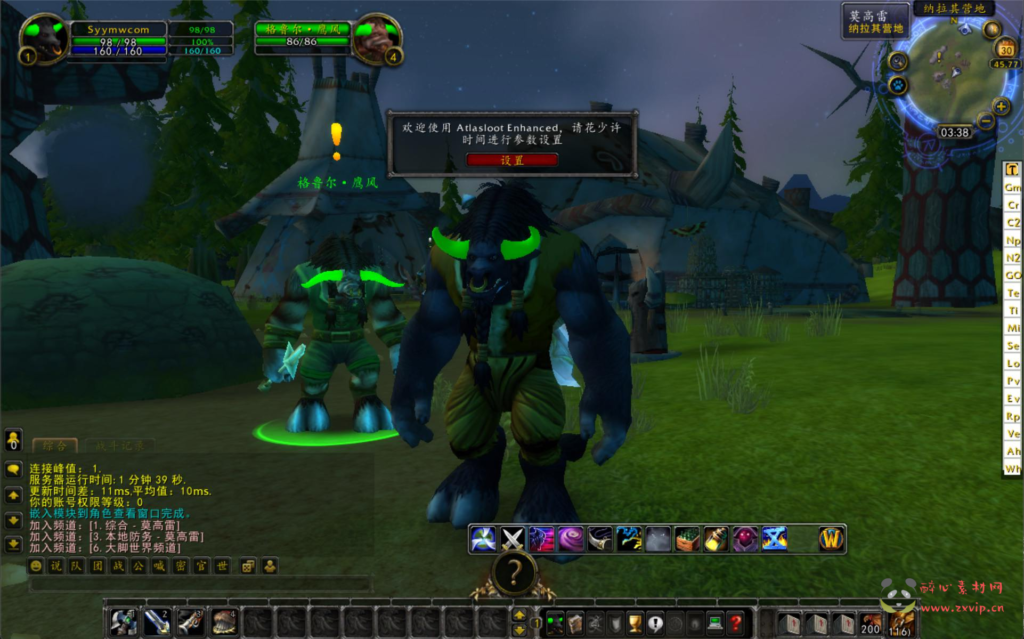Select the 世 world channel button
1024x639 pixels.
(x=222, y=567)
